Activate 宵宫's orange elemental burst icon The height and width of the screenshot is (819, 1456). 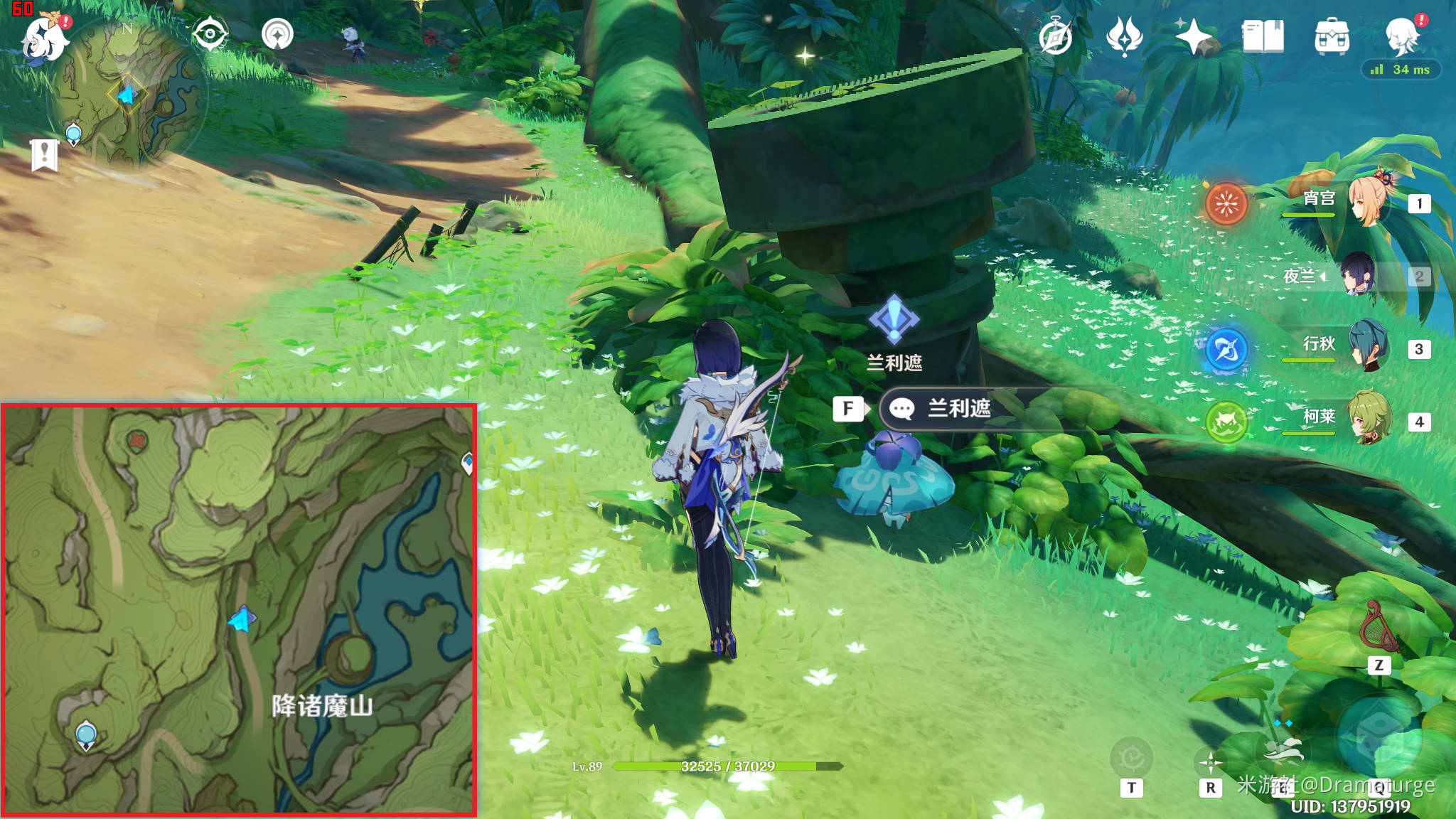[1226, 204]
